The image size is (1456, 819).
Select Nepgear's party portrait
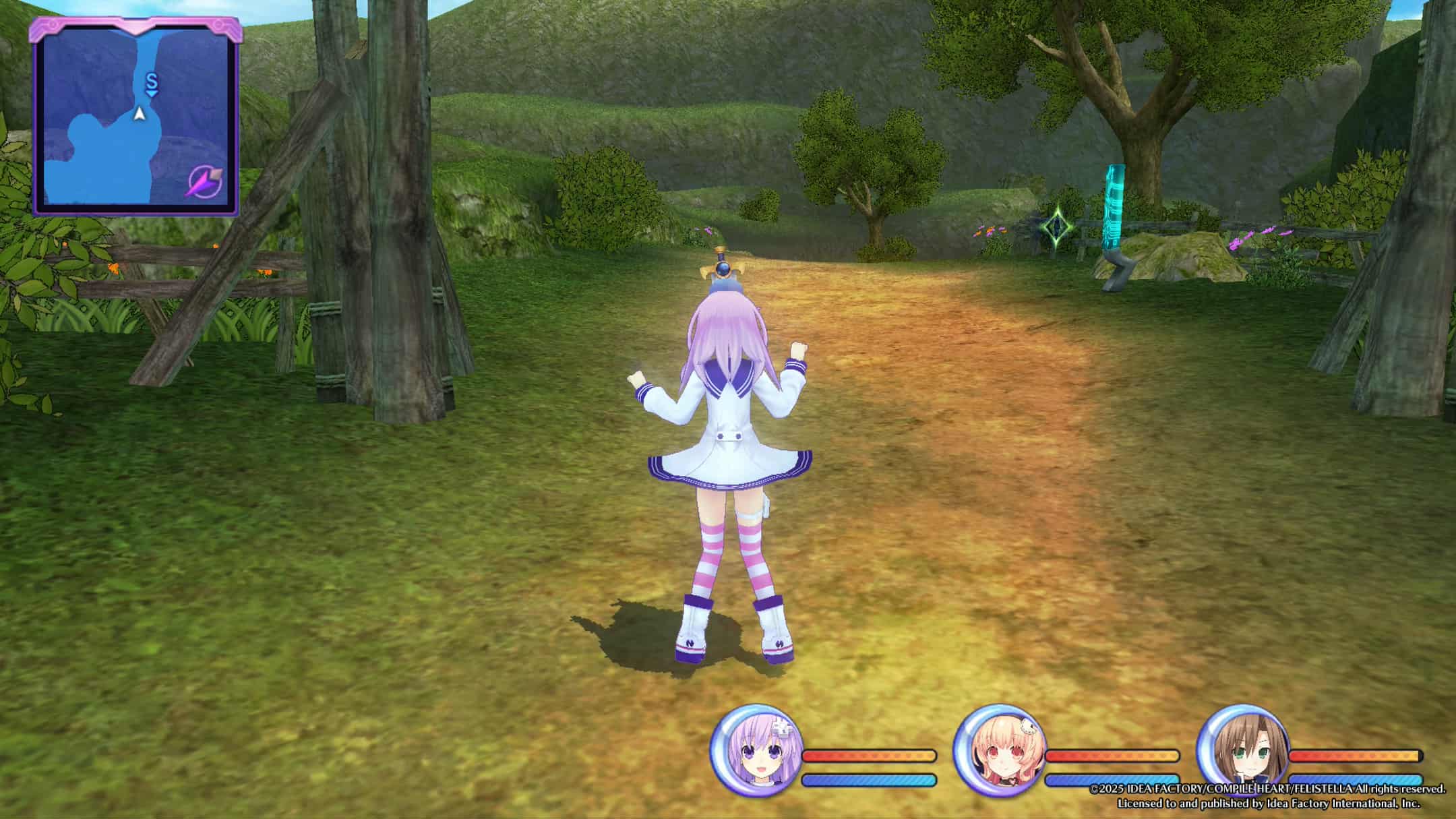click(x=756, y=750)
